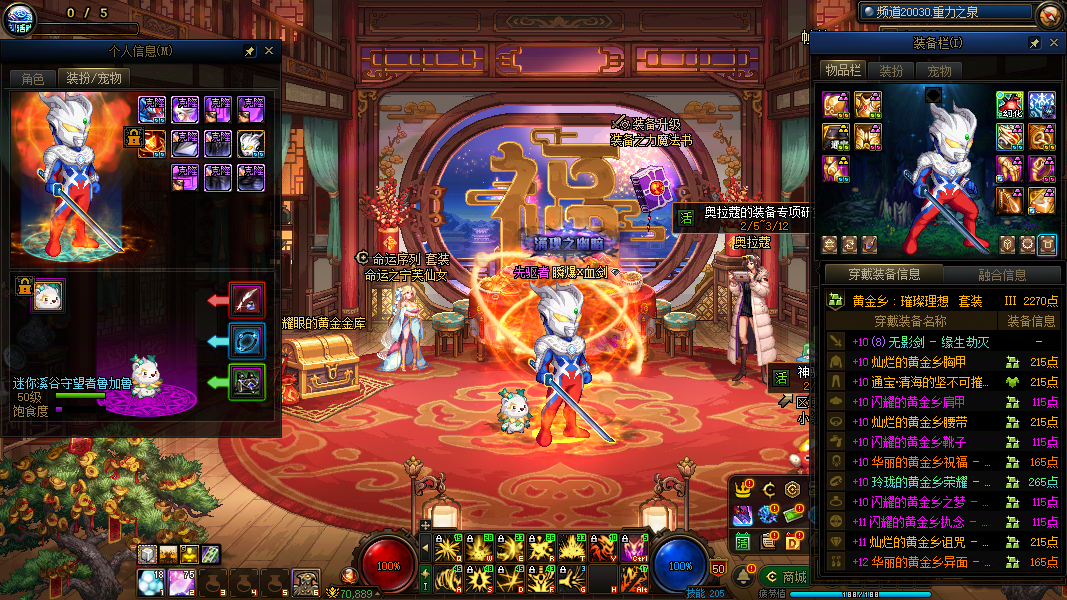The width and height of the screenshot is (1067, 600).
Task: Open the 装扮/宠物 tab
Action: click(x=93, y=78)
